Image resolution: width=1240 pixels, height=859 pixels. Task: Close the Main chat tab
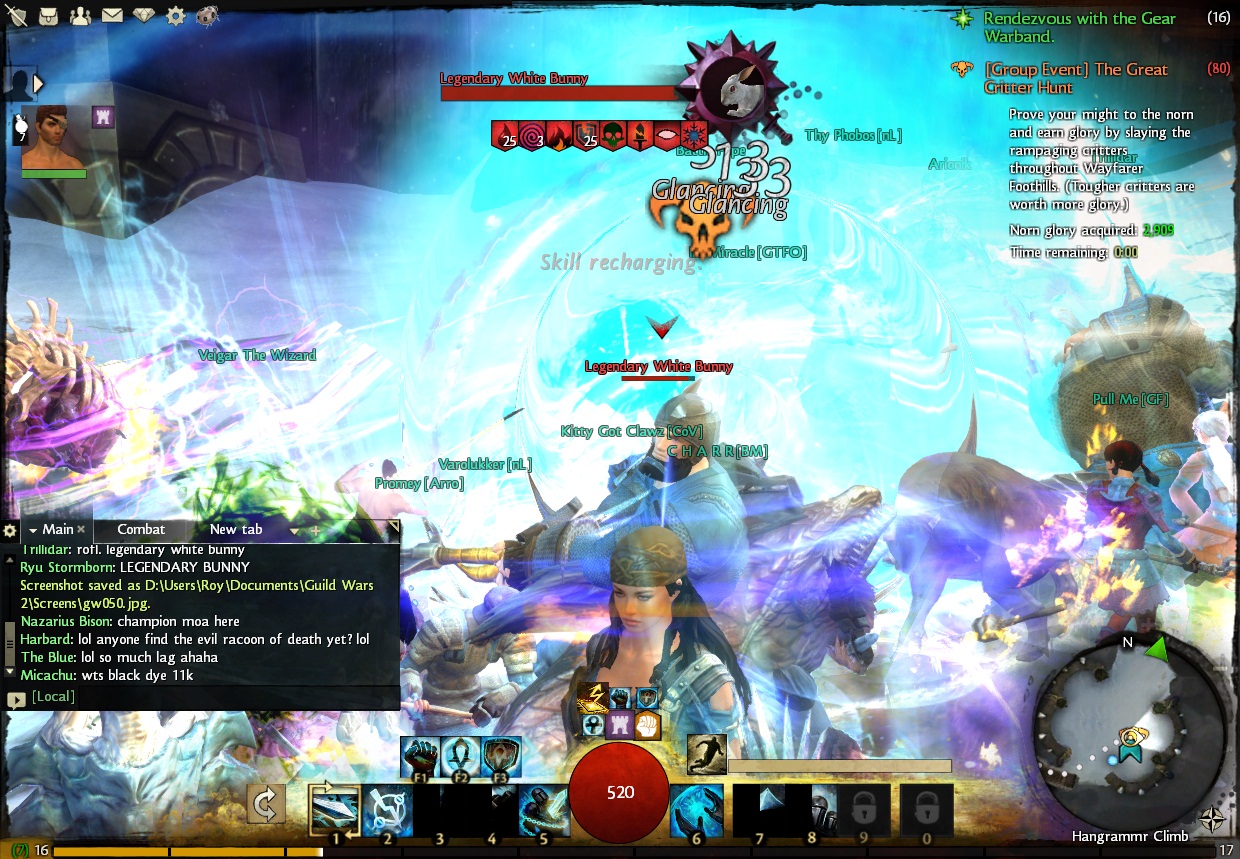click(x=82, y=530)
